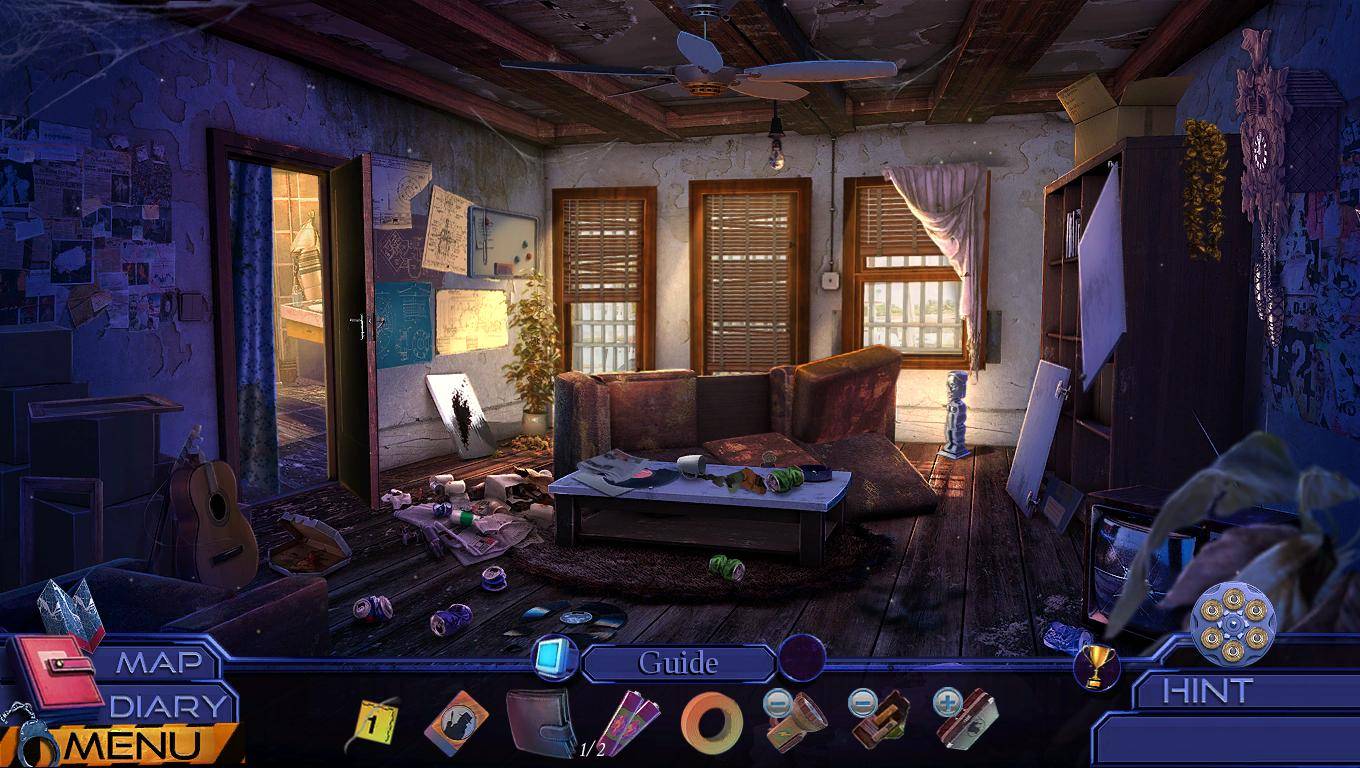Select the orange tape roll item

point(712,722)
